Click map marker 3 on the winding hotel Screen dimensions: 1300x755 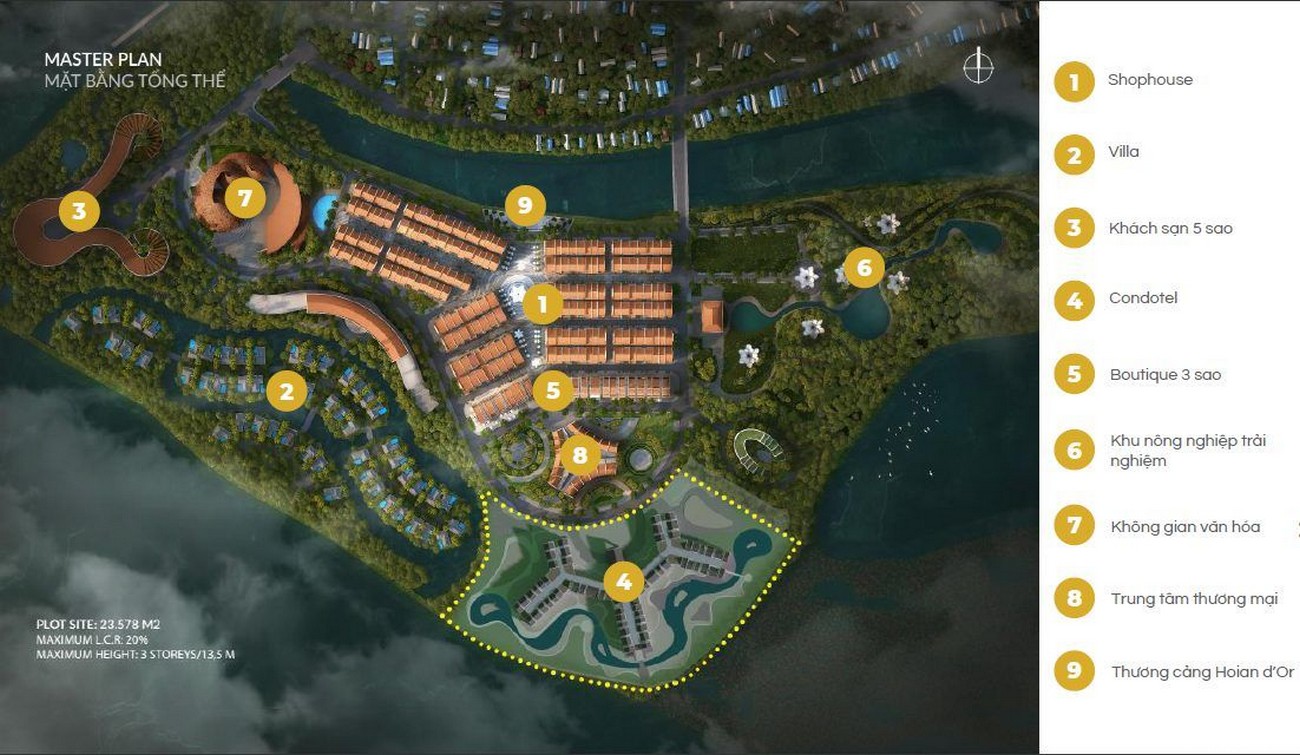[x=79, y=211]
